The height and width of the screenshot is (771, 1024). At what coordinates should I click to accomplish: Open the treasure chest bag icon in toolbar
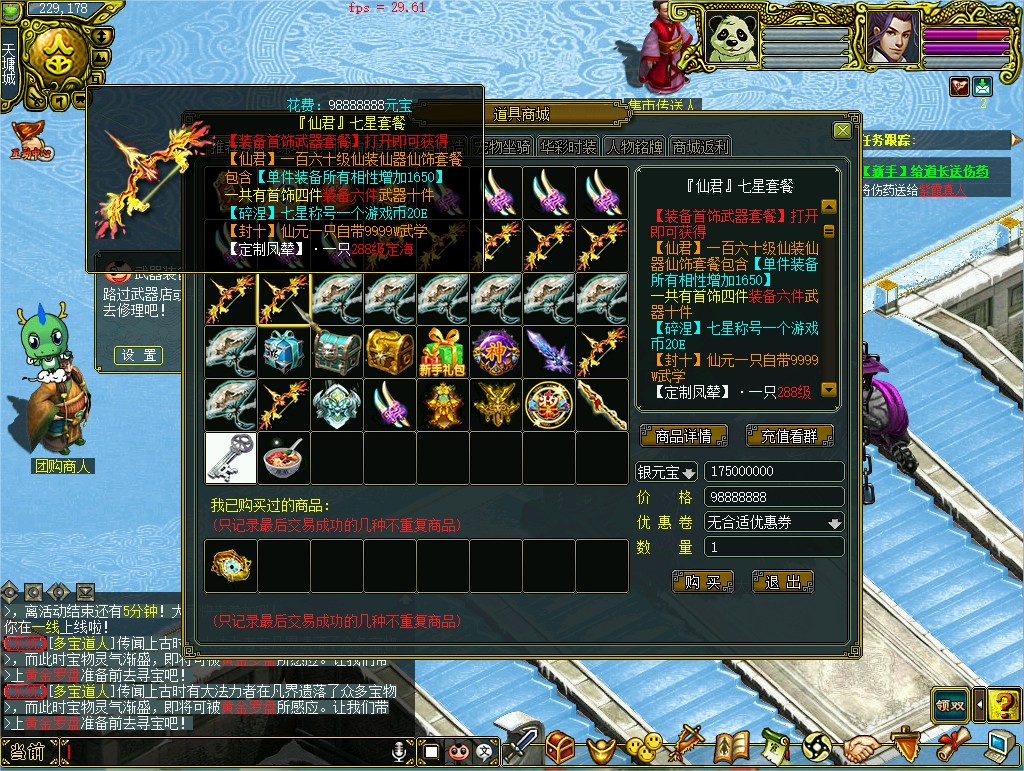560,746
